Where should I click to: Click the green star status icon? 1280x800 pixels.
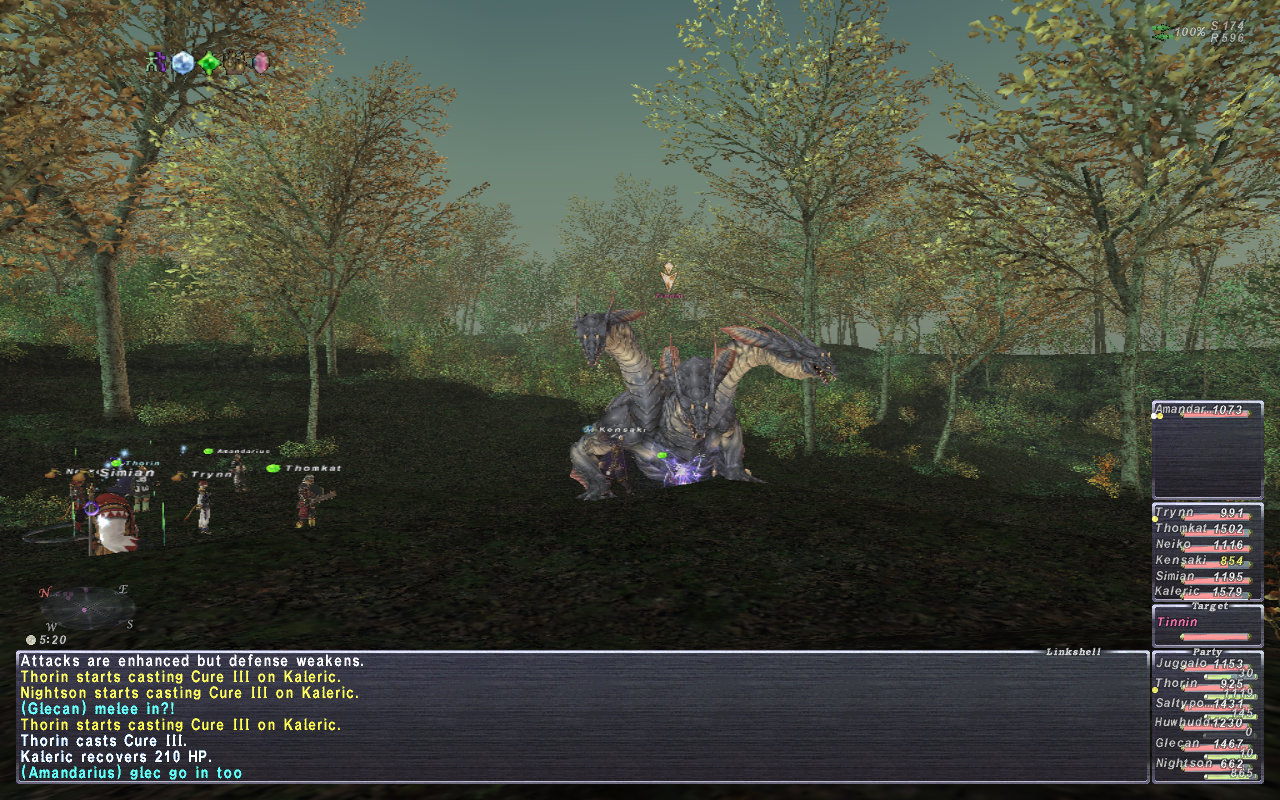208,64
